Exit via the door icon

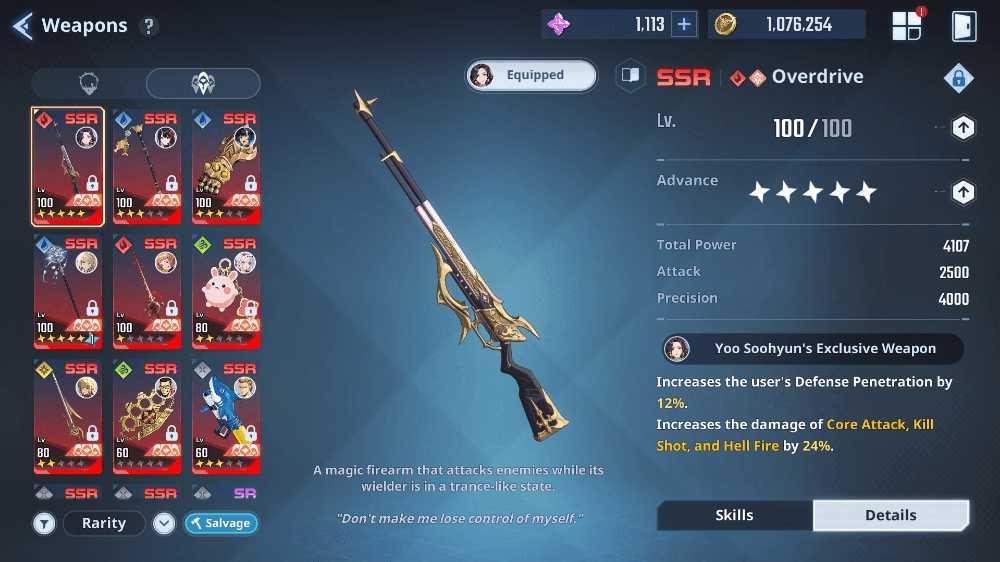pos(963,26)
